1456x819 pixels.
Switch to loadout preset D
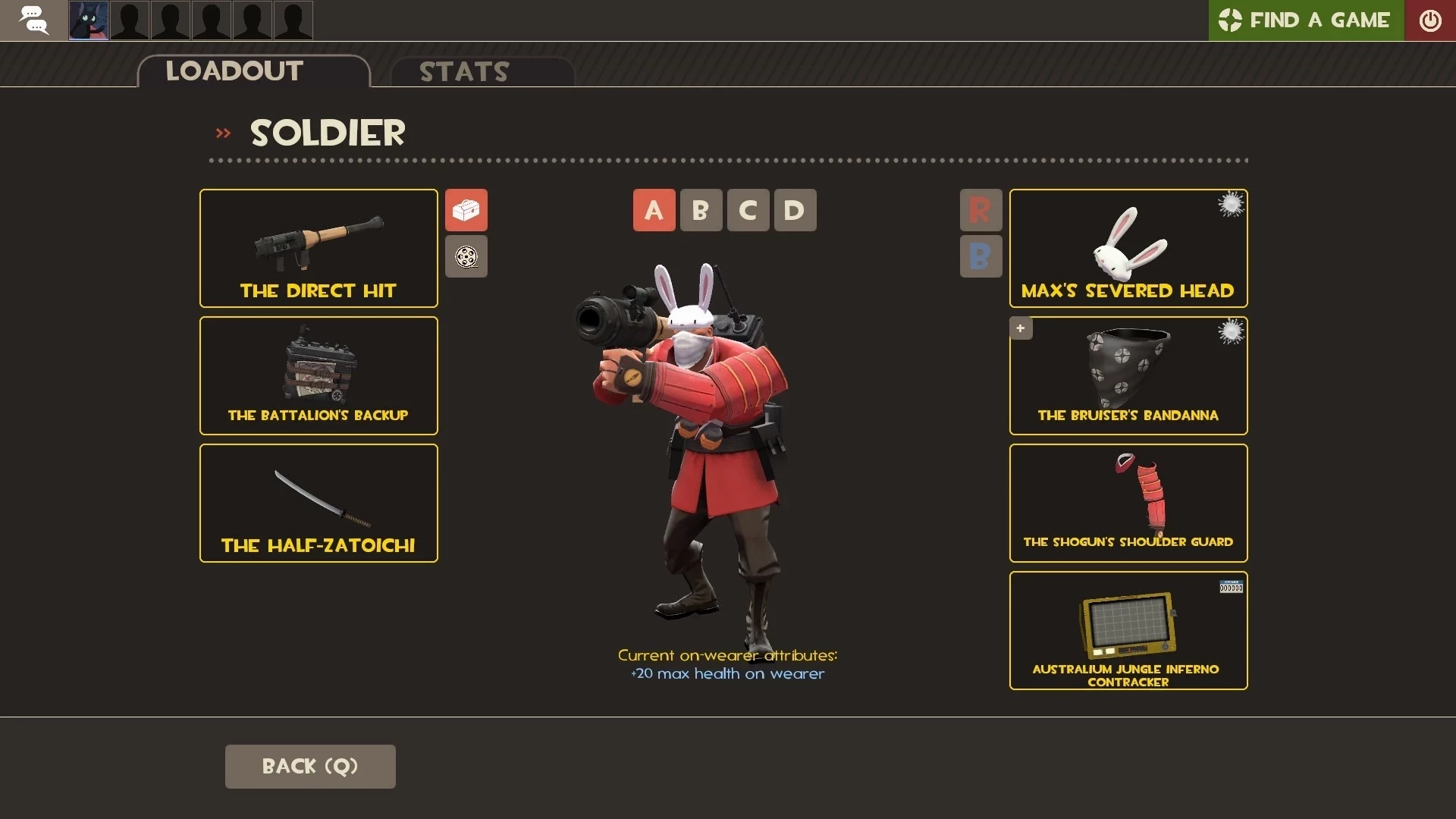(x=795, y=210)
